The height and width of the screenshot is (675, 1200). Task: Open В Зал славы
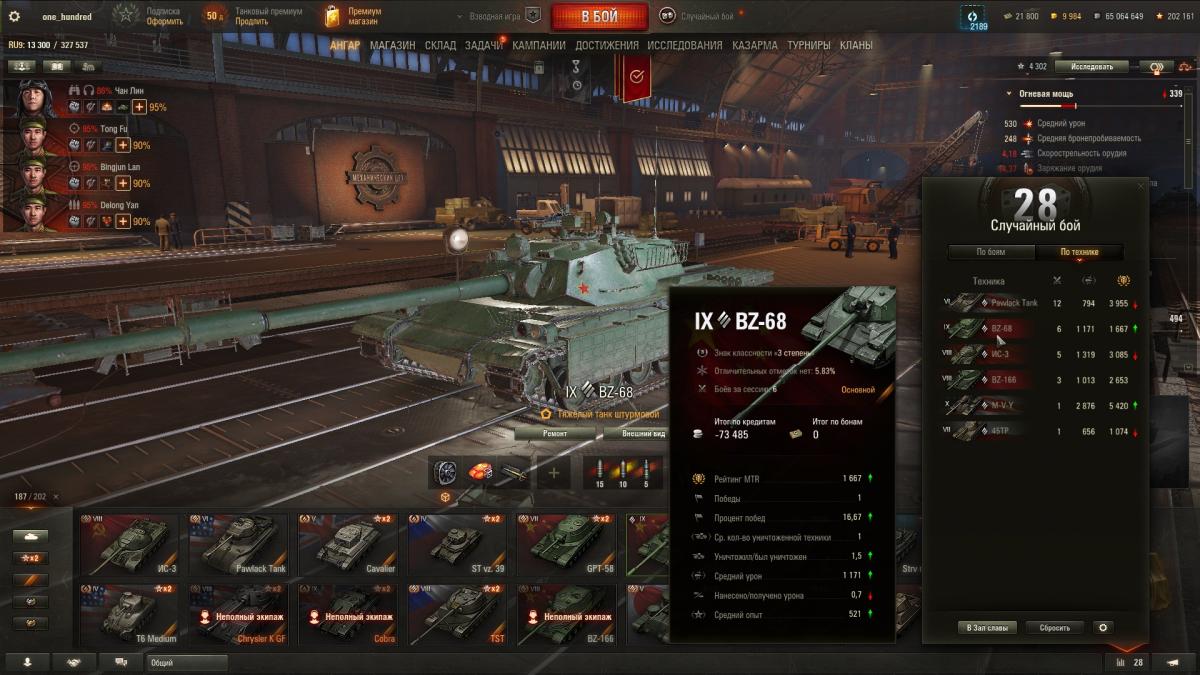[988, 628]
